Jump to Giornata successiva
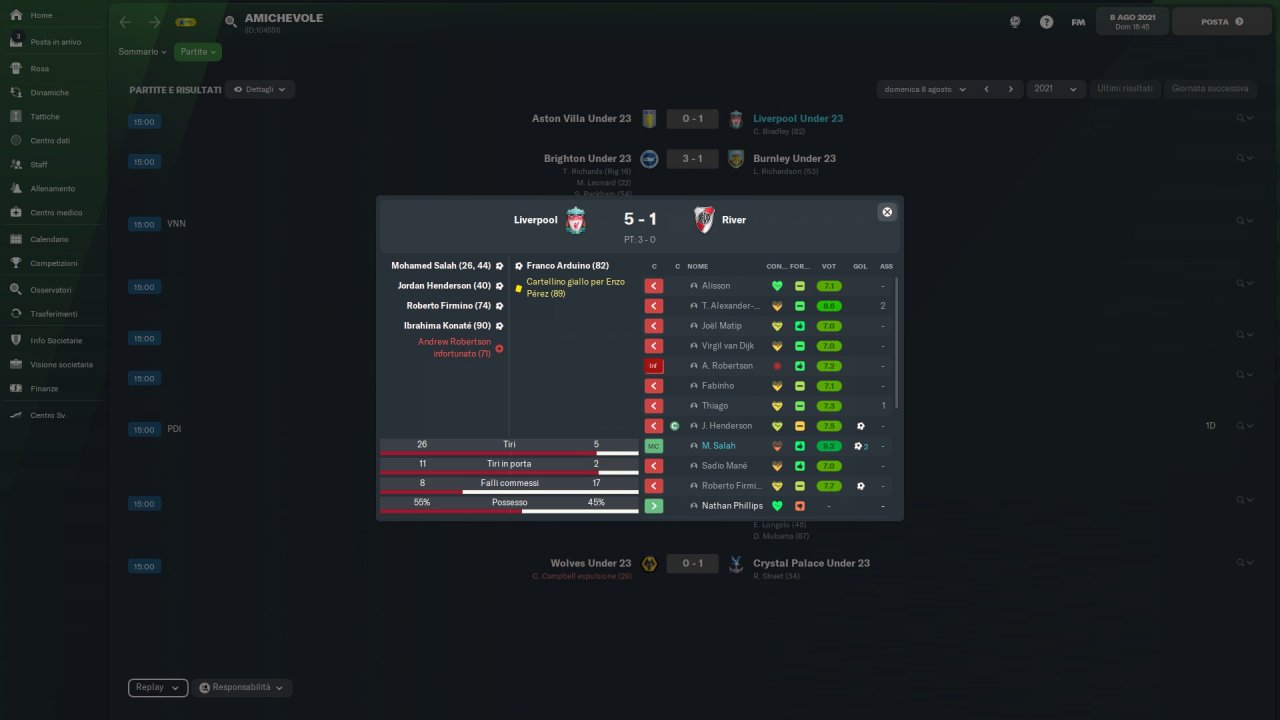This screenshot has width=1280, height=720. [1210, 89]
